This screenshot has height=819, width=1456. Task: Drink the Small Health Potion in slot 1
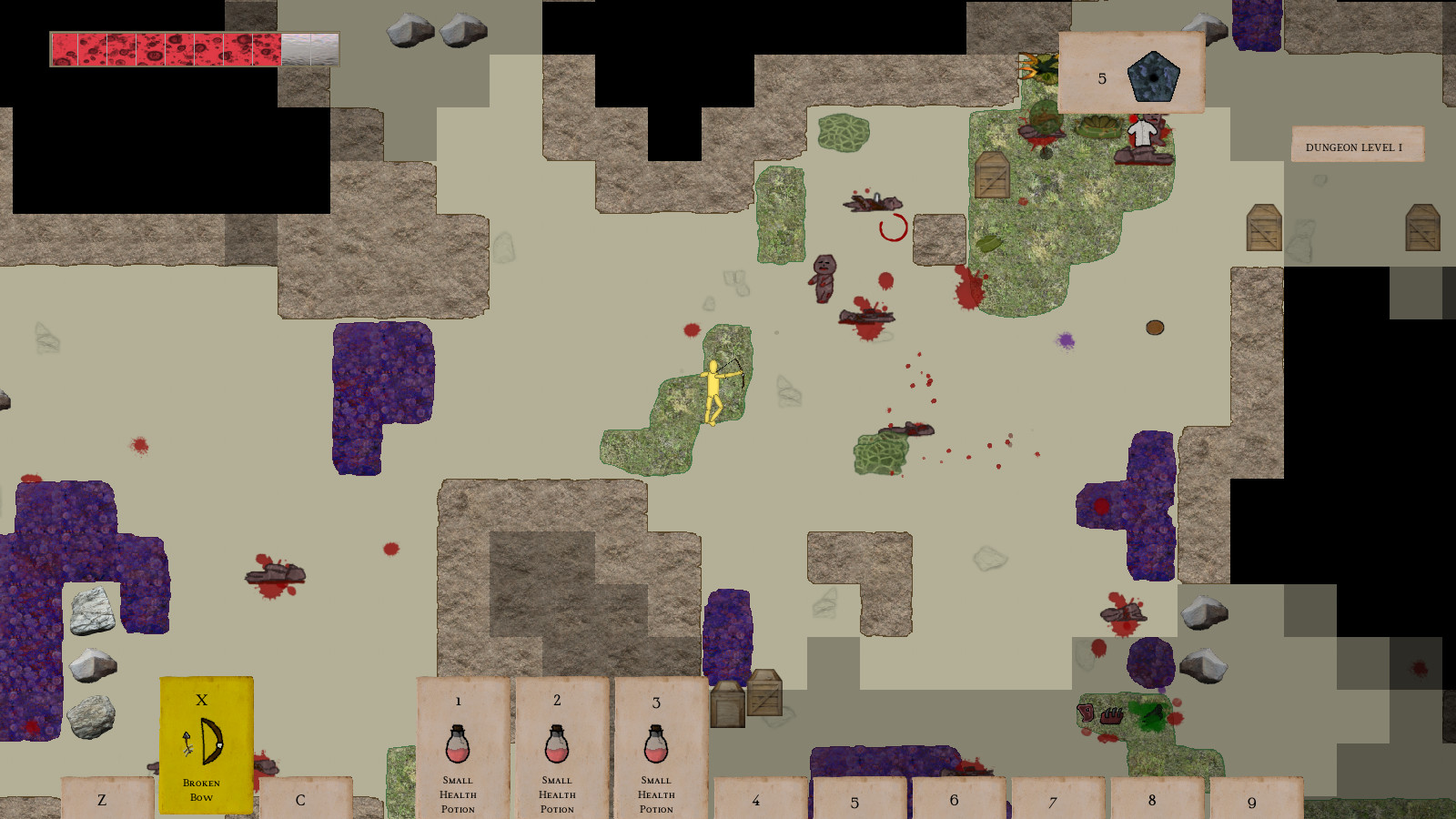coord(458,751)
